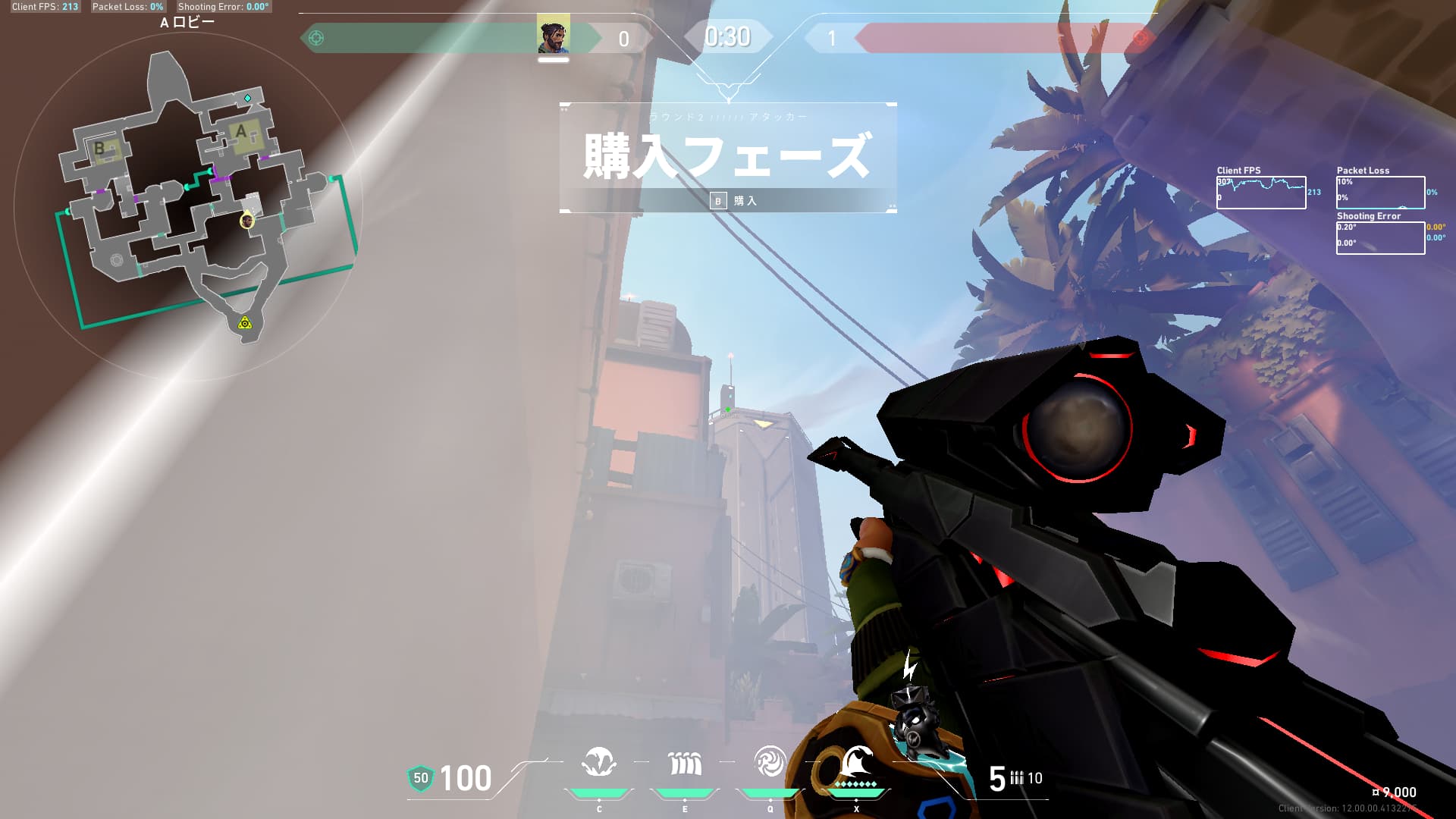The height and width of the screenshot is (819, 1456).
Task: Click Harbor's agent portrait at the top
Action: click(552, 35)
